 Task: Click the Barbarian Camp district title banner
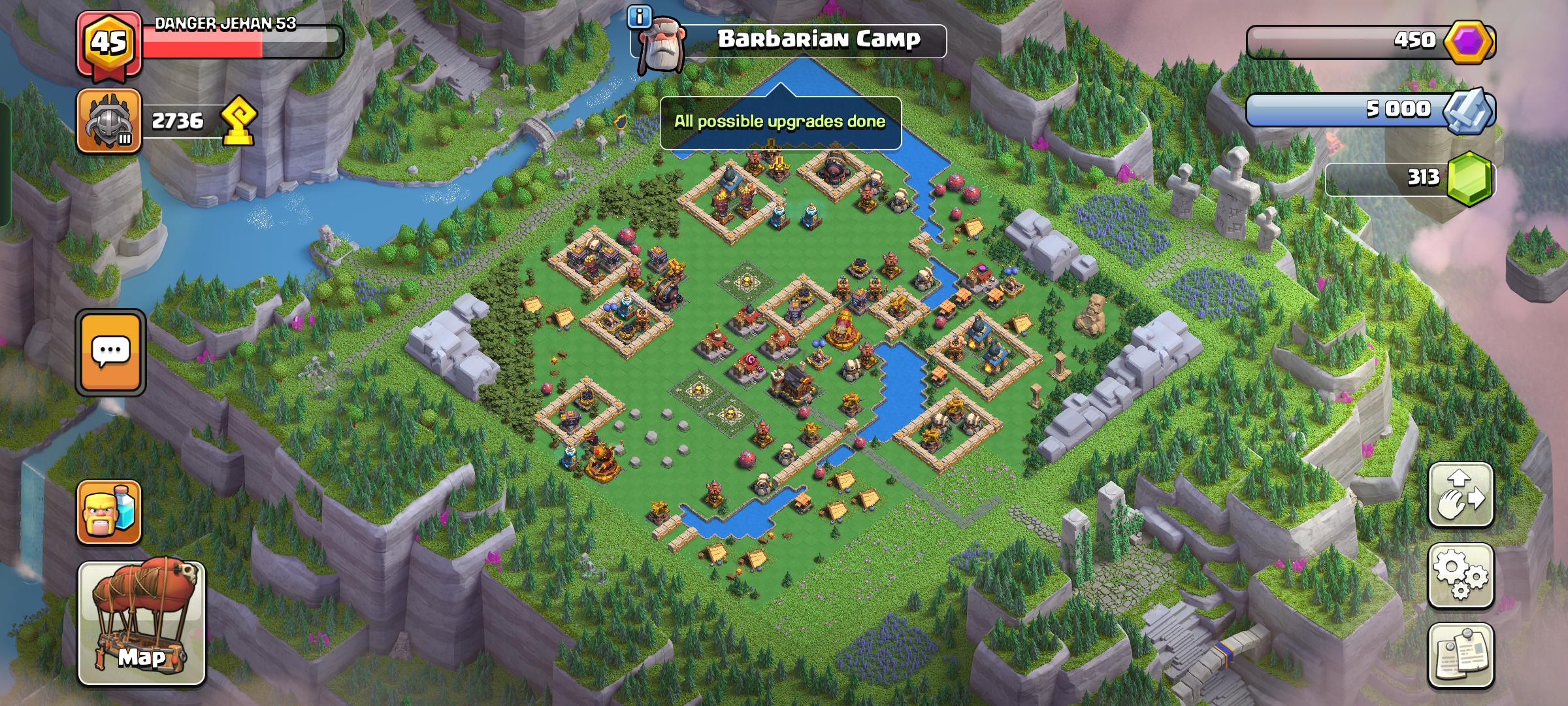click(818, 40)
